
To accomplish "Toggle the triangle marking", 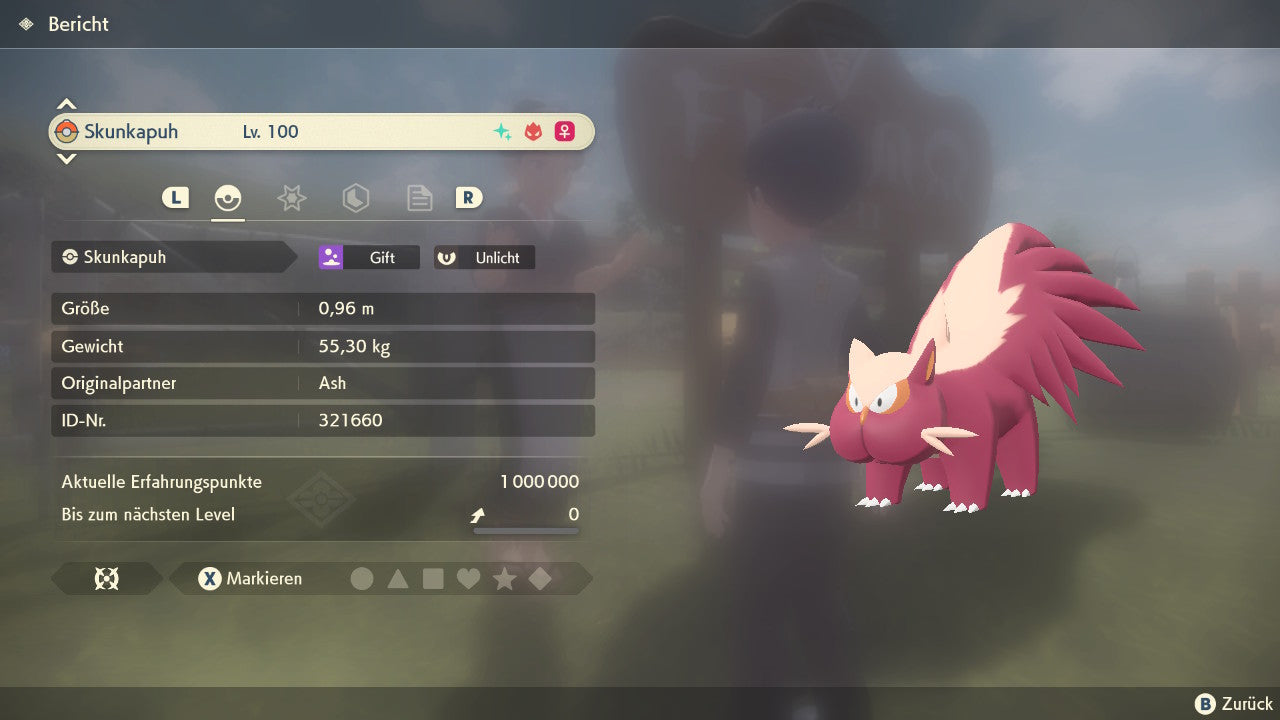I will click(398, 578).
